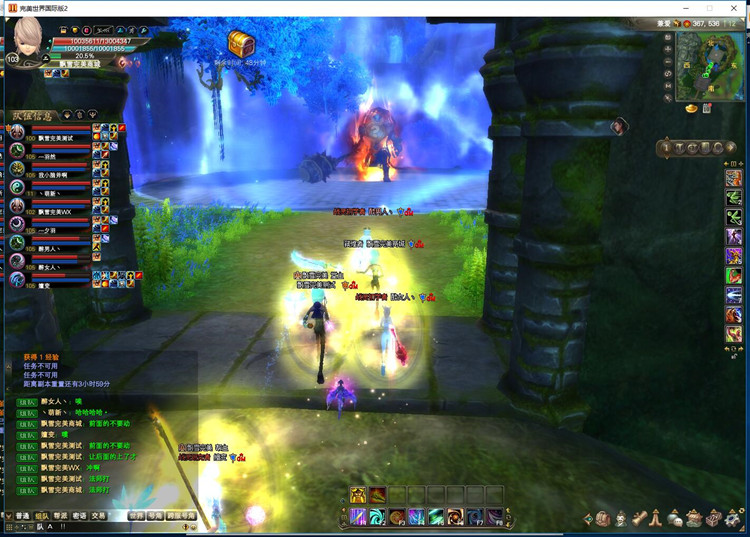Close the game window
The image size is (750, 537).
[735, 7]
